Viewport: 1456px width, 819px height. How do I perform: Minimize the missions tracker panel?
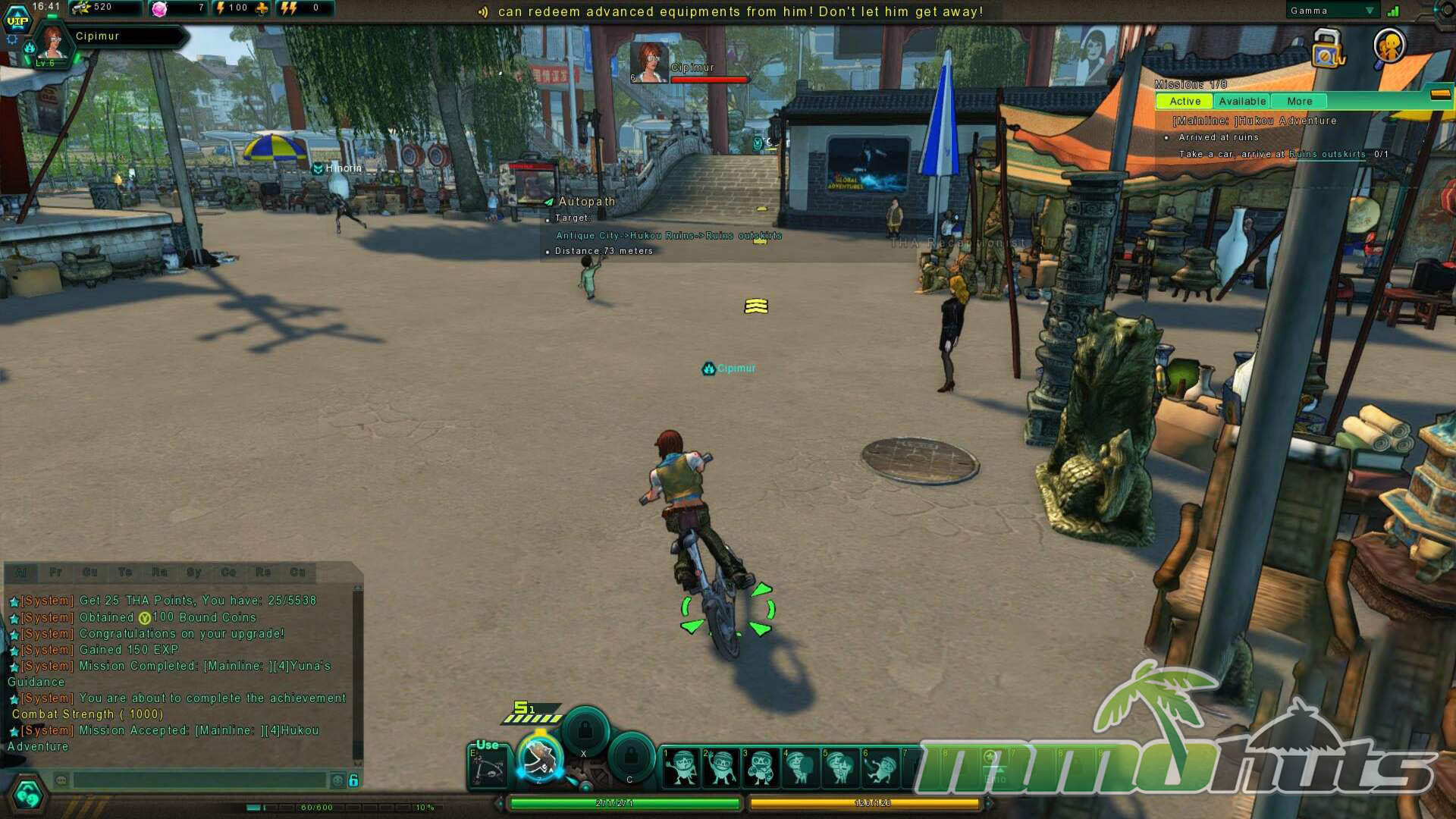(x=1440, y=95)
